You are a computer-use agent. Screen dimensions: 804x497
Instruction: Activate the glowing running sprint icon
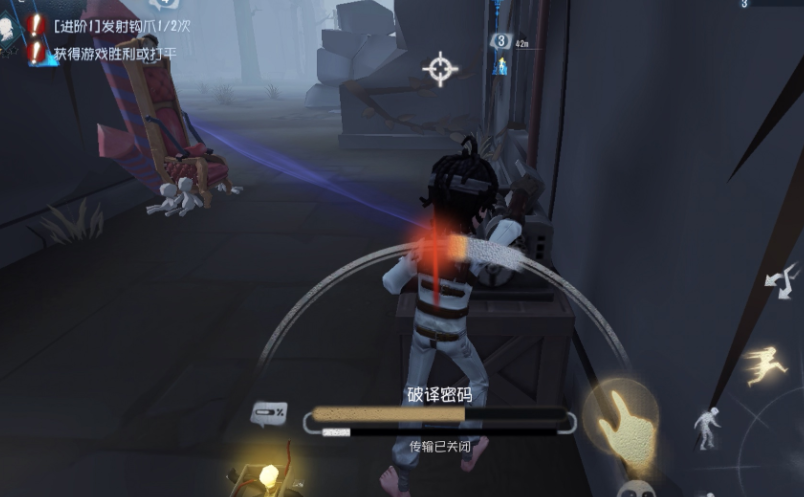(764, 363)
